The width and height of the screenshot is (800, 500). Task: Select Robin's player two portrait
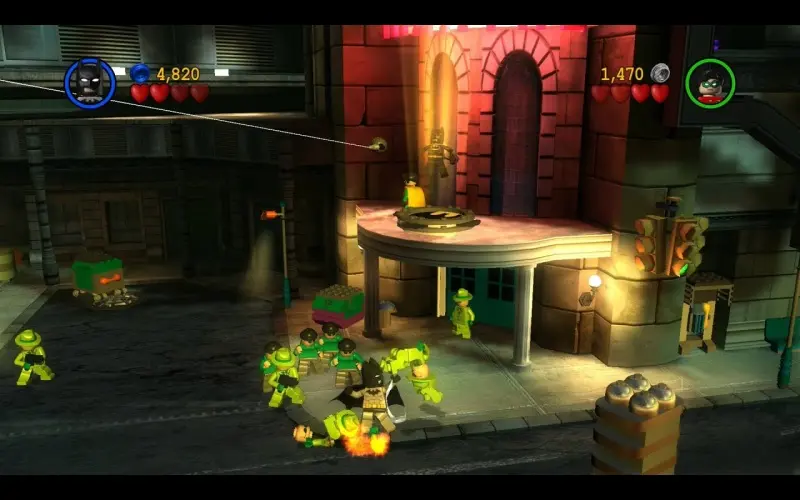[x=710, y=84]
